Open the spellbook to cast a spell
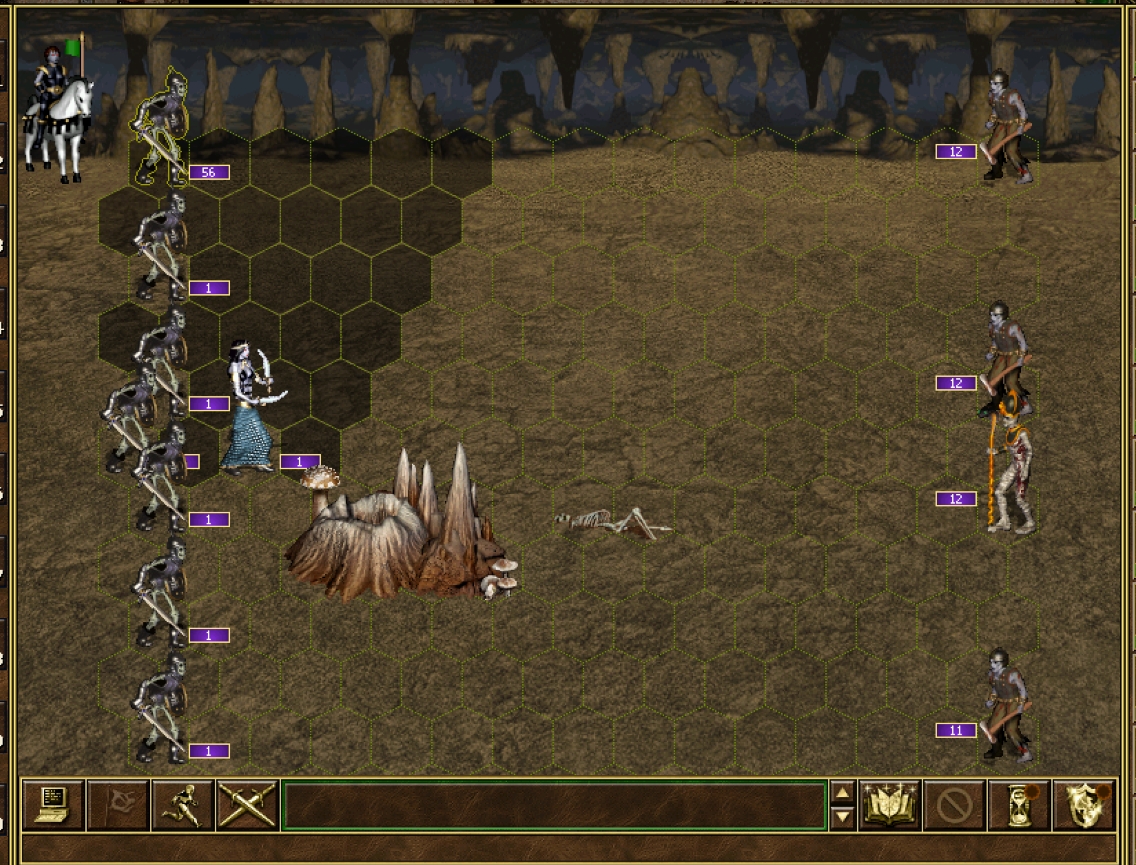This screenshot has height=865, width=1136. point(888,805)
